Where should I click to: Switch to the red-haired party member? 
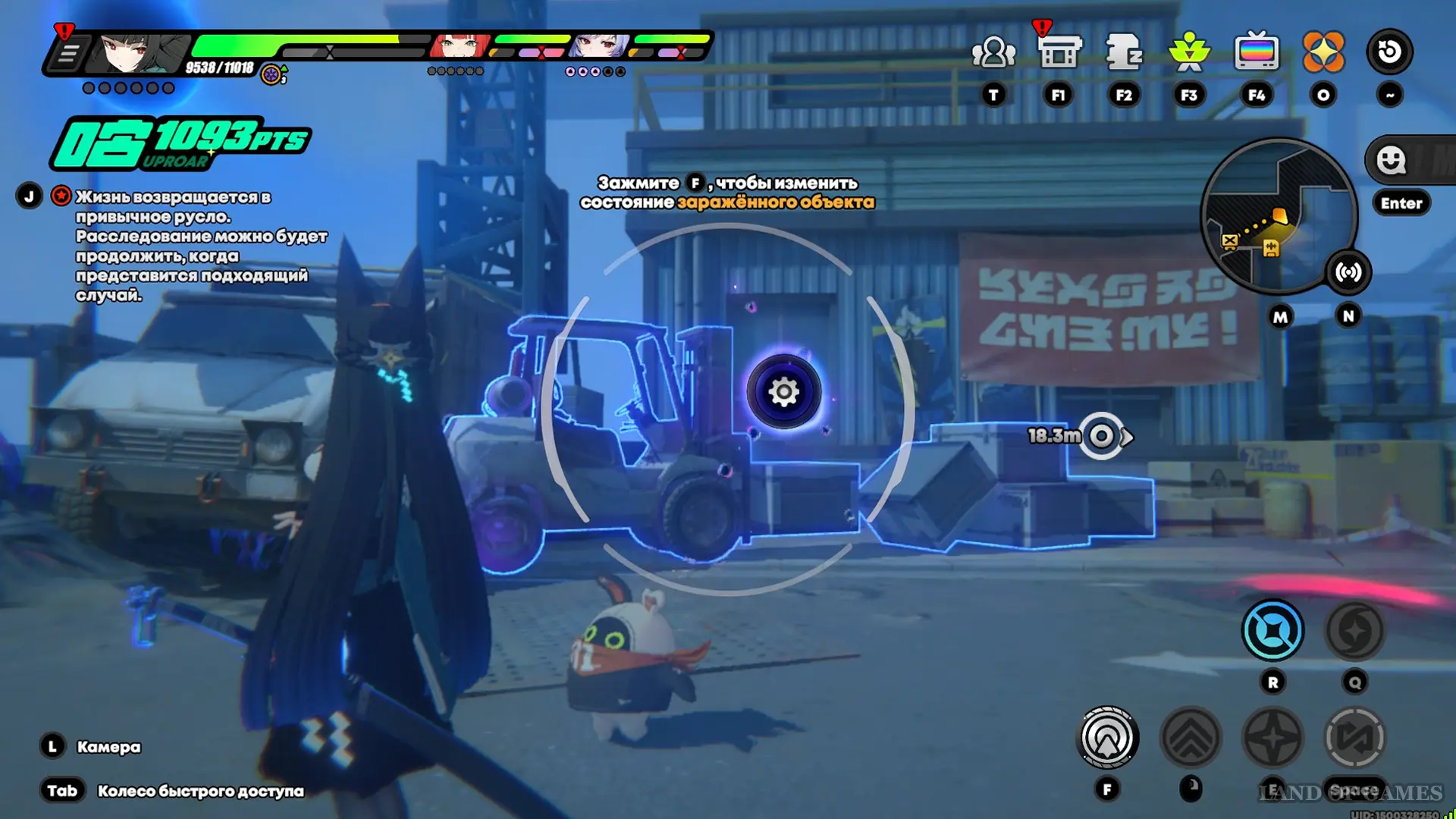point(459,46)
